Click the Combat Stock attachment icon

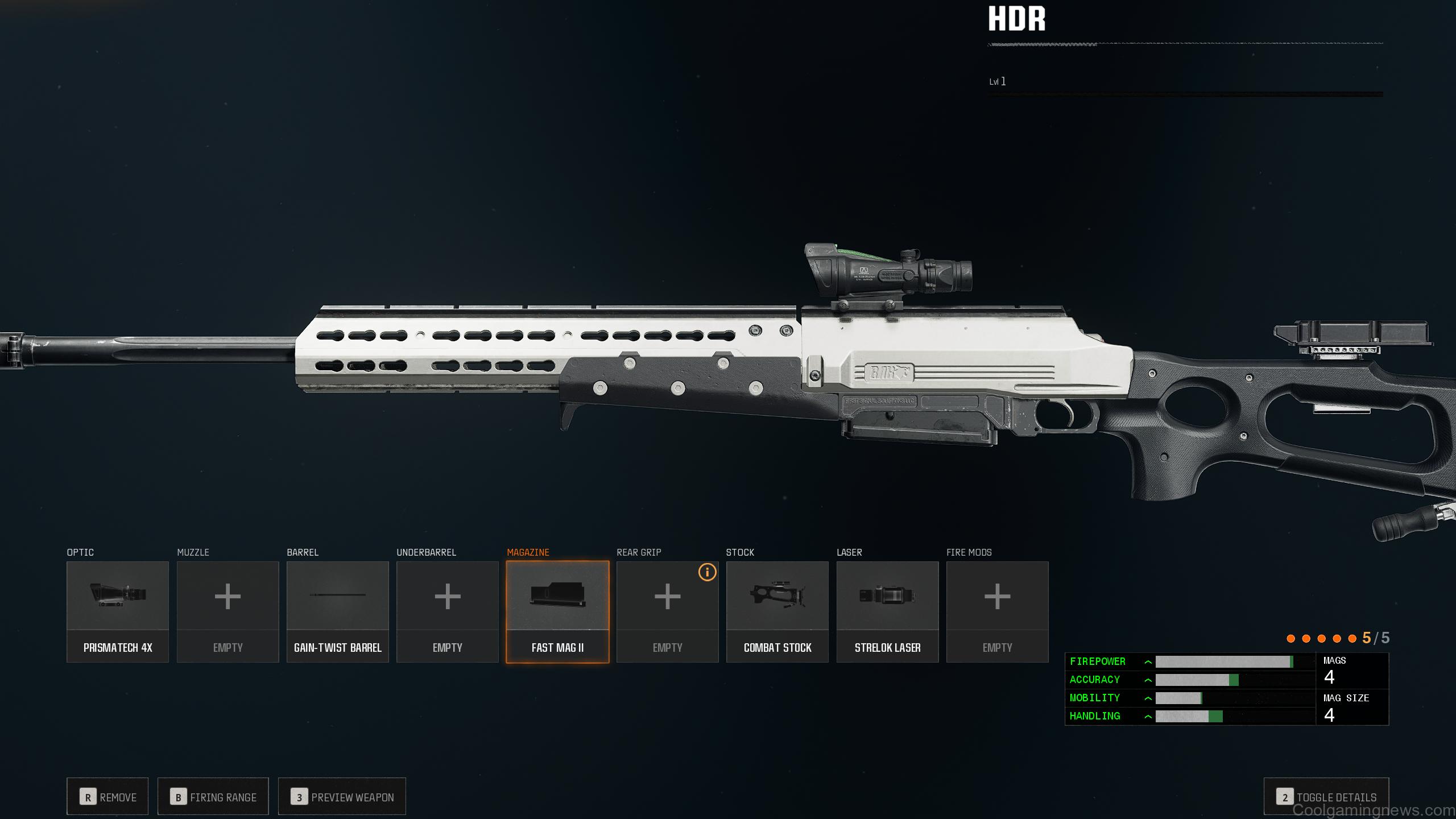click(777, 595)
